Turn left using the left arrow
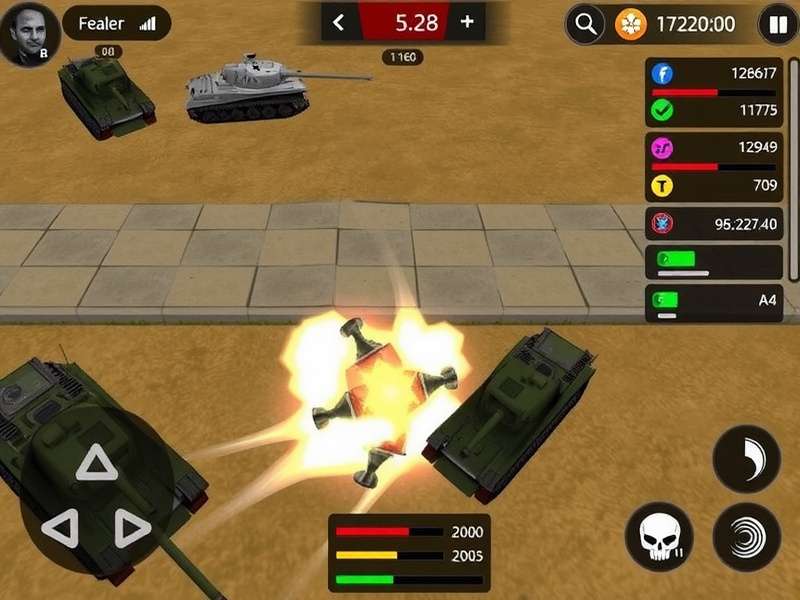This screenshot has height=600, width=800. pyautogui.click(x=60, y=527)
